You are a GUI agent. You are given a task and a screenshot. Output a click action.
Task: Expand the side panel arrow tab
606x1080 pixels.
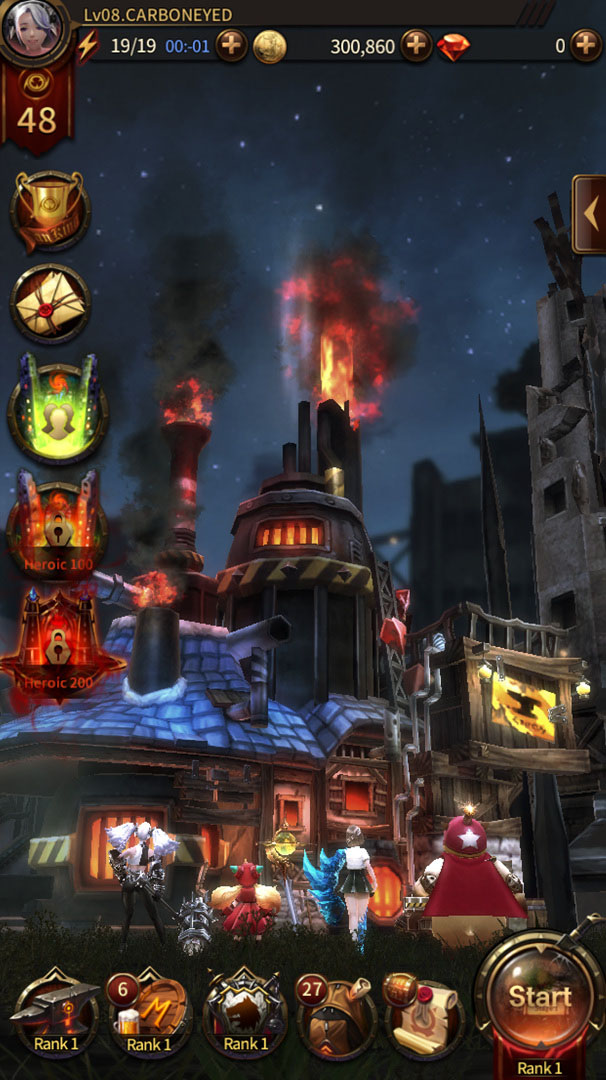pyautogui.click(x=589, y=213)
